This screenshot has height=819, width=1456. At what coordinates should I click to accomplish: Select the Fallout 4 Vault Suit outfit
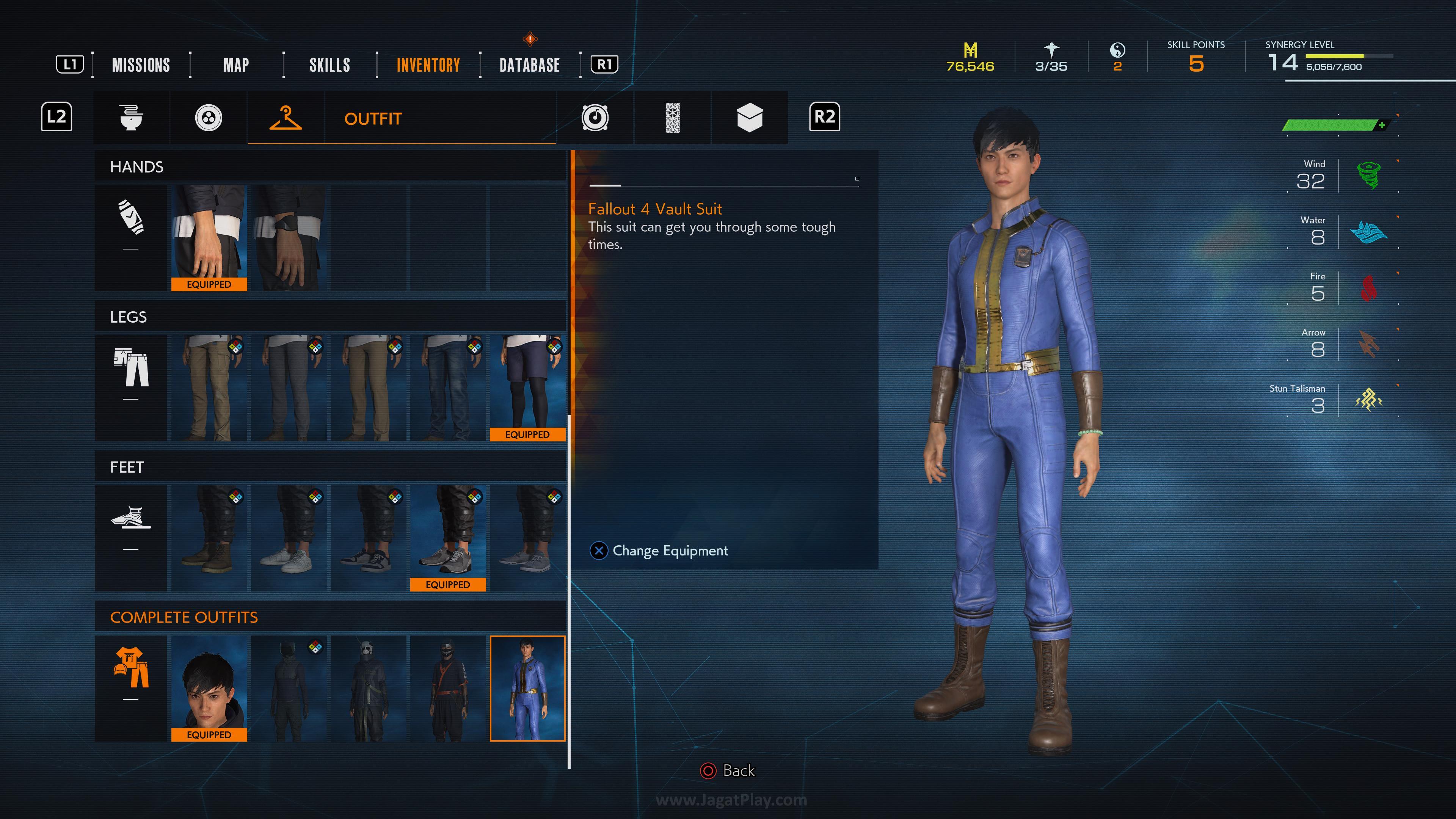pos(527,688)
